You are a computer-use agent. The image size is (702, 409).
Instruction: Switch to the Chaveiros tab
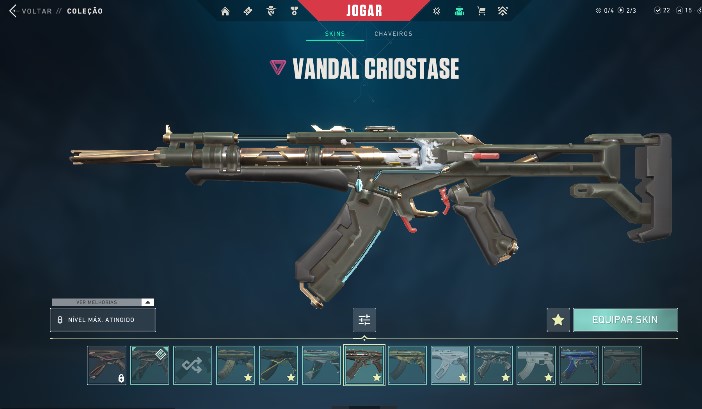pyautogui.click(x=393, y=34)
